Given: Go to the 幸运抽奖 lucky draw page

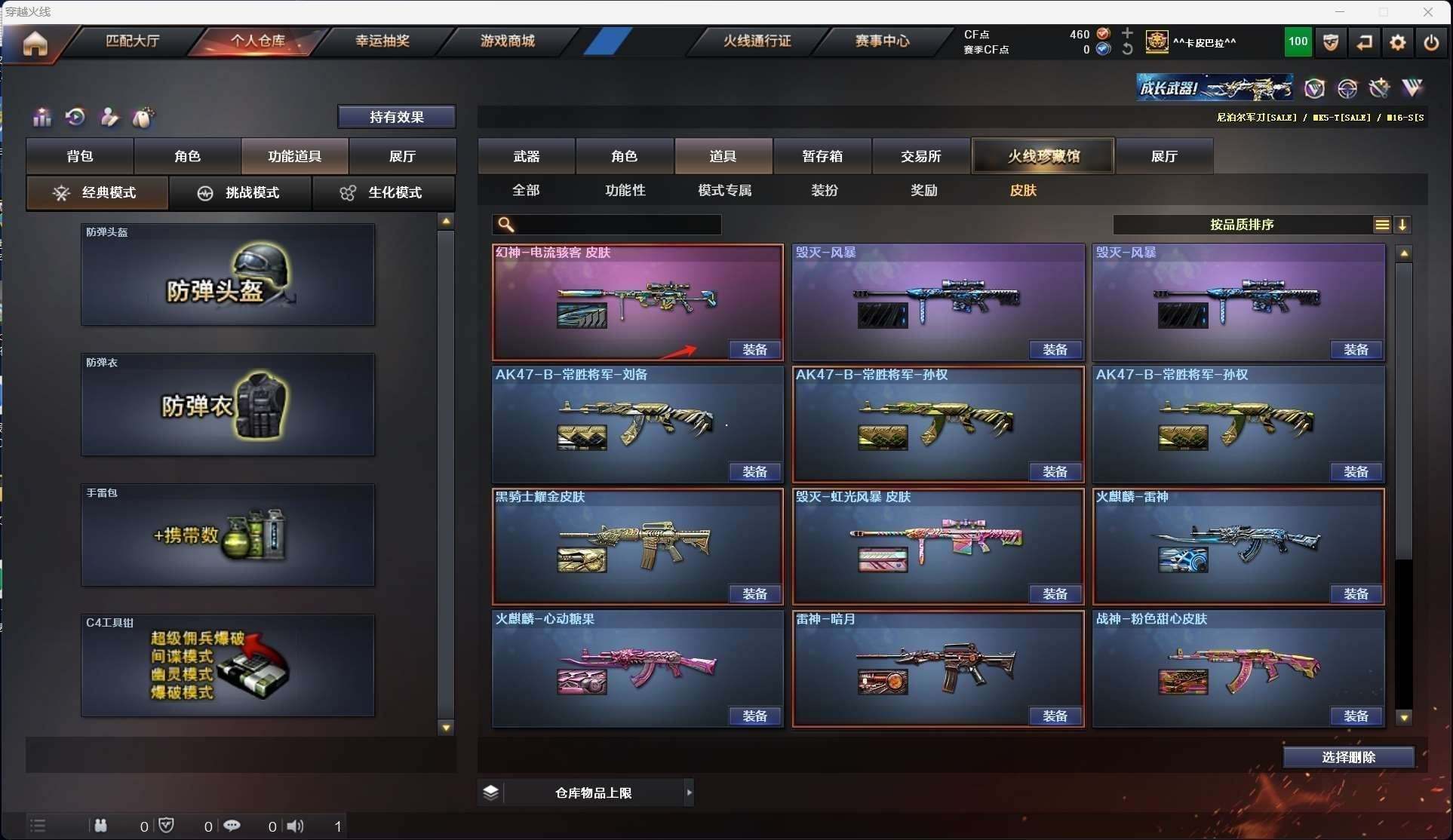Looking at the screenshot, I should pos(382,41).
